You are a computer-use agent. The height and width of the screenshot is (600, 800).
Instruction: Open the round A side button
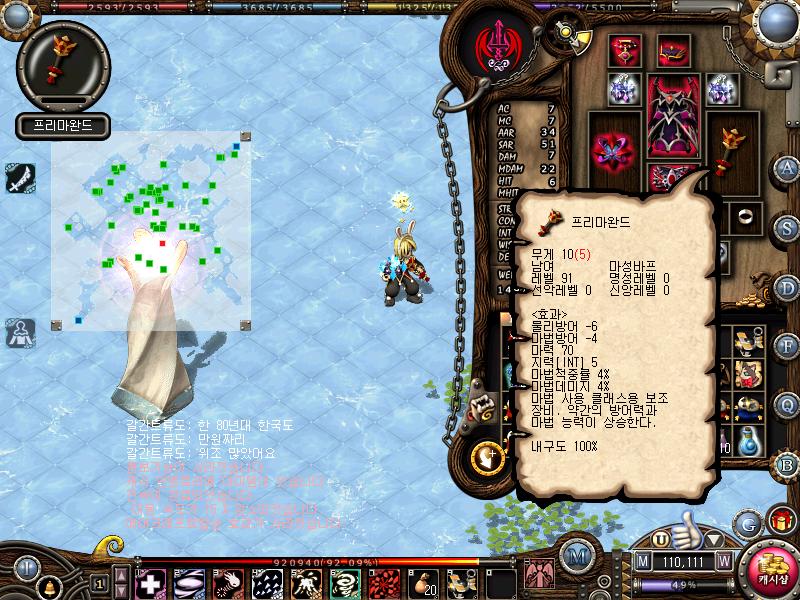click(x=787, y=167)
